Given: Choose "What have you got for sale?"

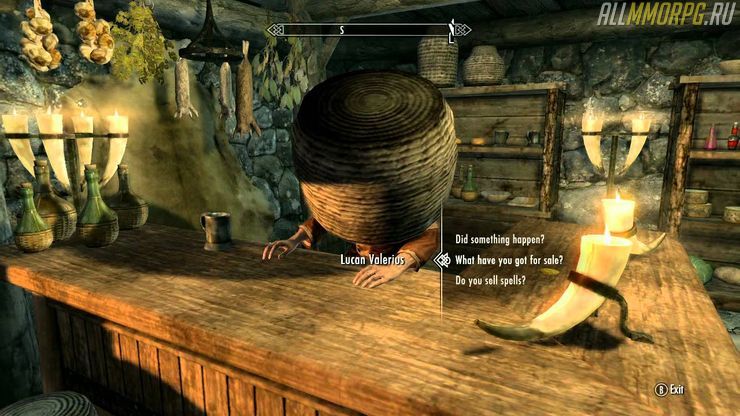Looking at the screenshot, I should coord(508,260).
